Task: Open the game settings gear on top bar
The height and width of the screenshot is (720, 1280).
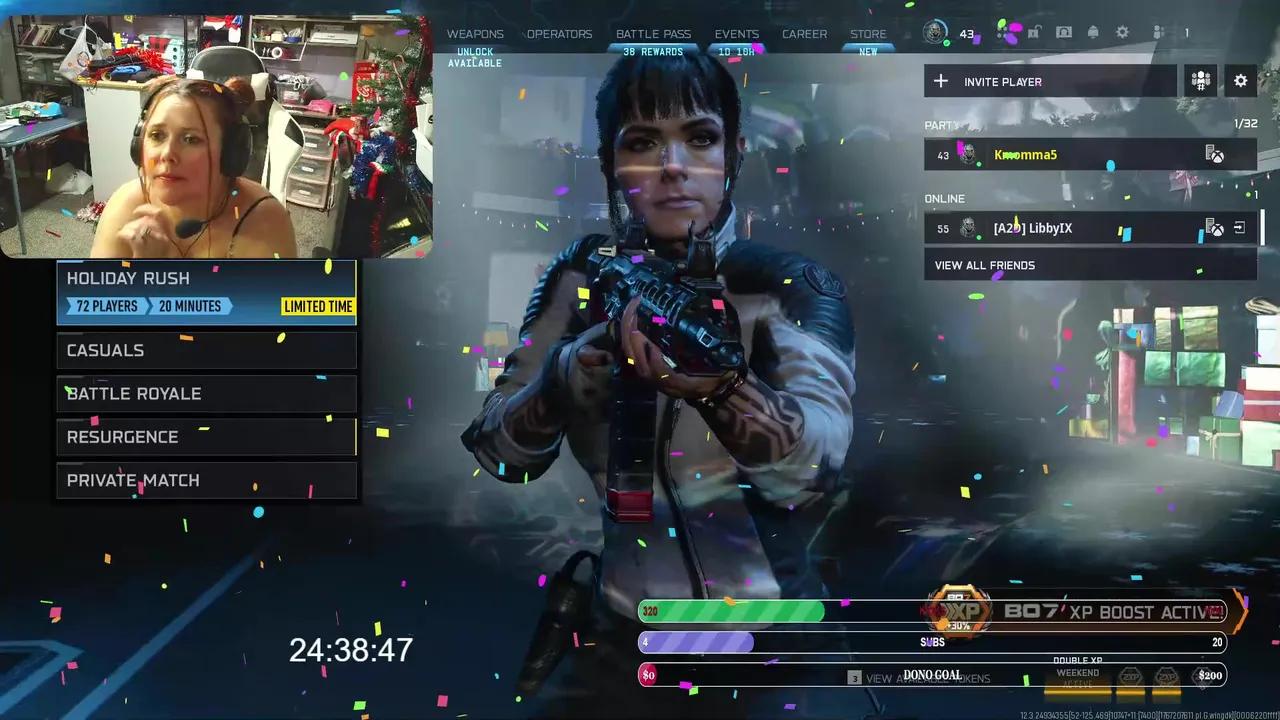Action: (1120, 32)
